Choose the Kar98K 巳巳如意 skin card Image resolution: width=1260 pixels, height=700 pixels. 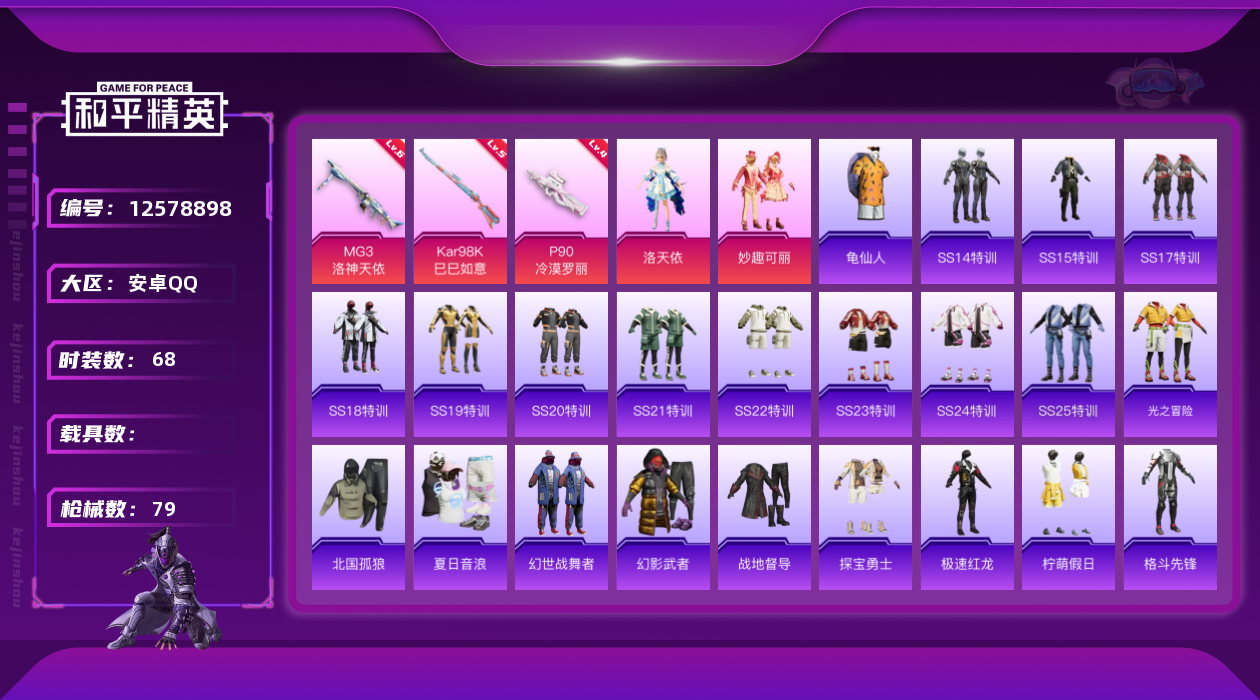tap(460, 211)
